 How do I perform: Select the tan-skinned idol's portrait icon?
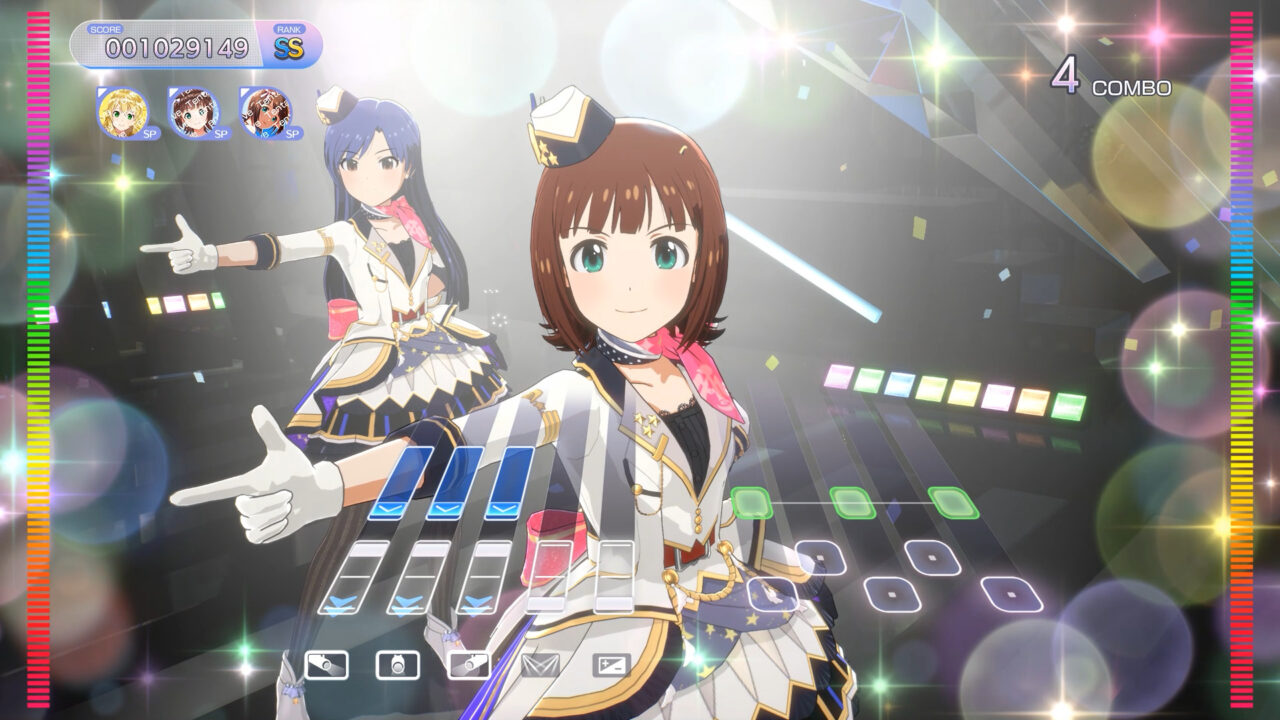click(264, 112)
